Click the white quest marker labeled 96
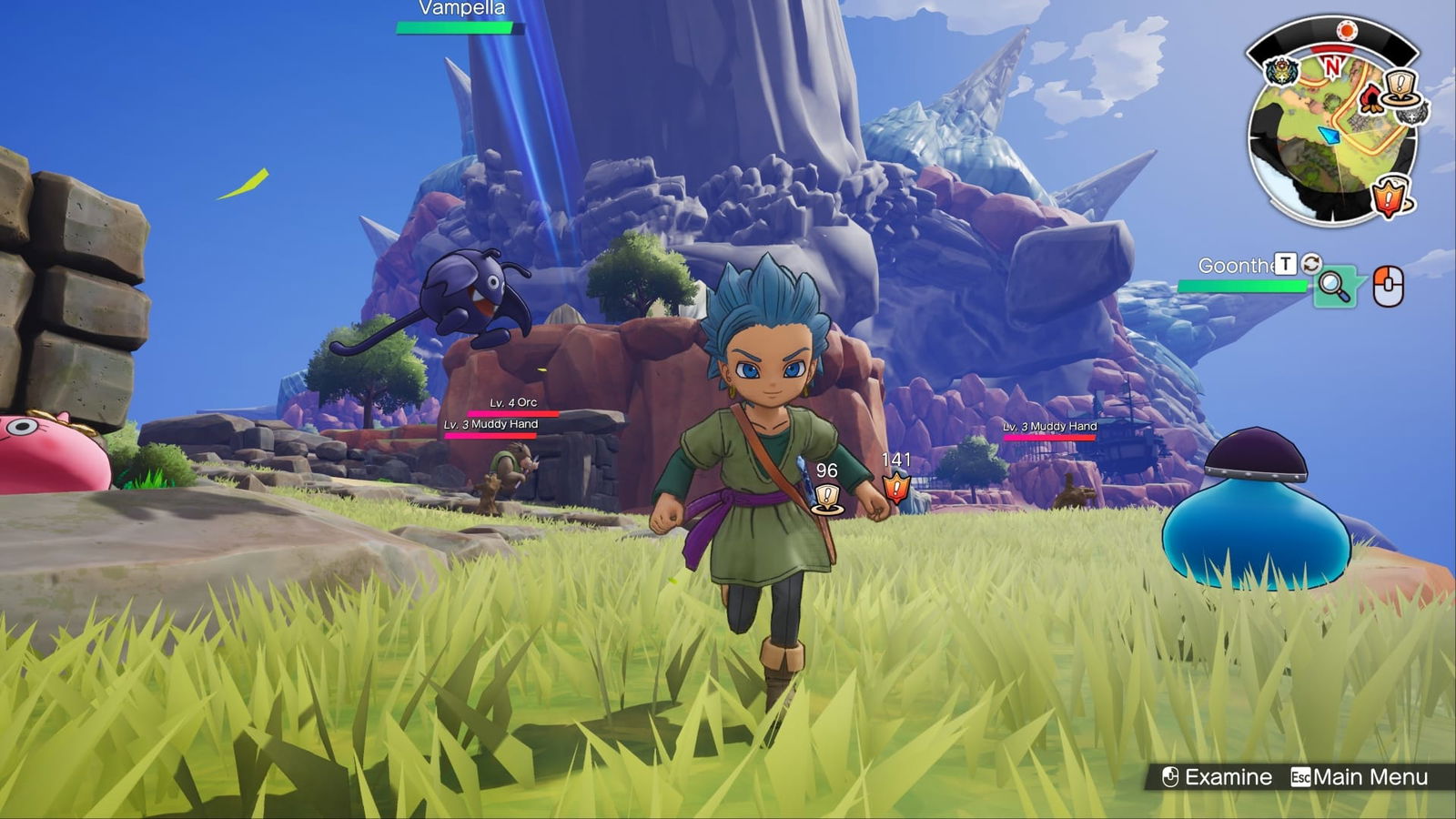This screenshot has width=1456, height=819. tap(826, 498)
